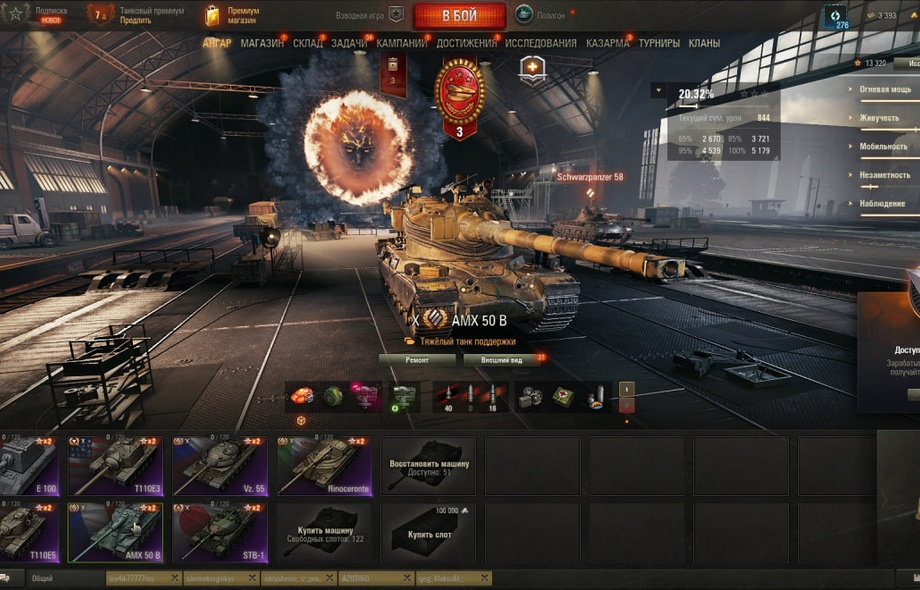Screen dimensions: 920x590
Task: Select the STB-1 tank thumbnail
Action: (219, 532)
